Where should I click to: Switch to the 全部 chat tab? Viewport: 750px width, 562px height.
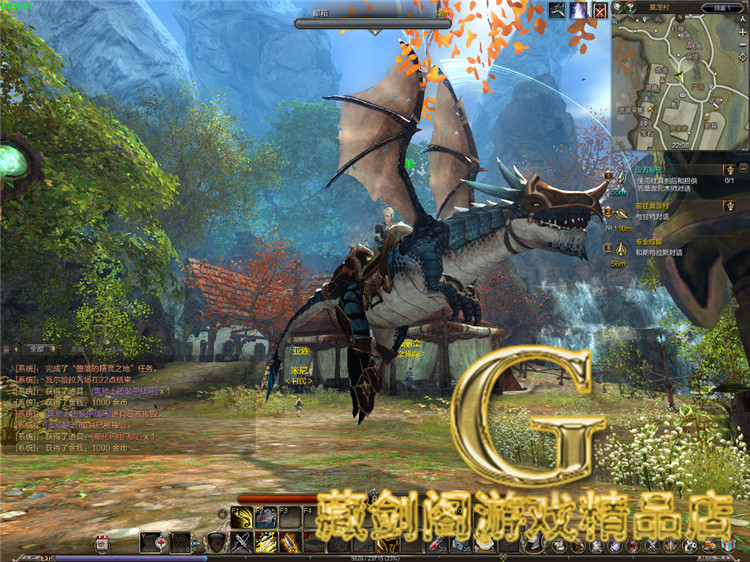(x=37, y=349)
